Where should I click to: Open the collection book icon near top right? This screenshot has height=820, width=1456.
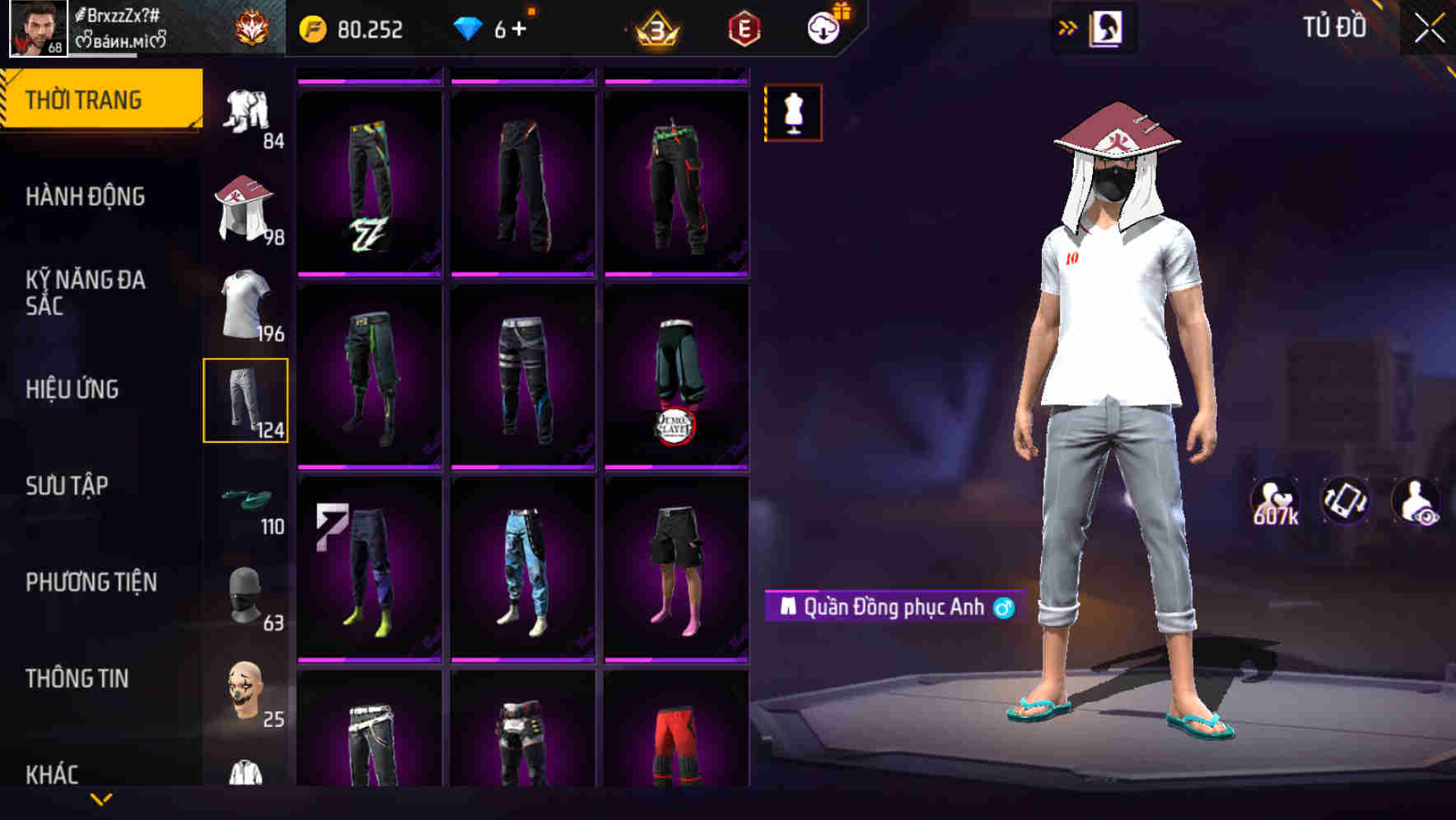click(1104, 27)
